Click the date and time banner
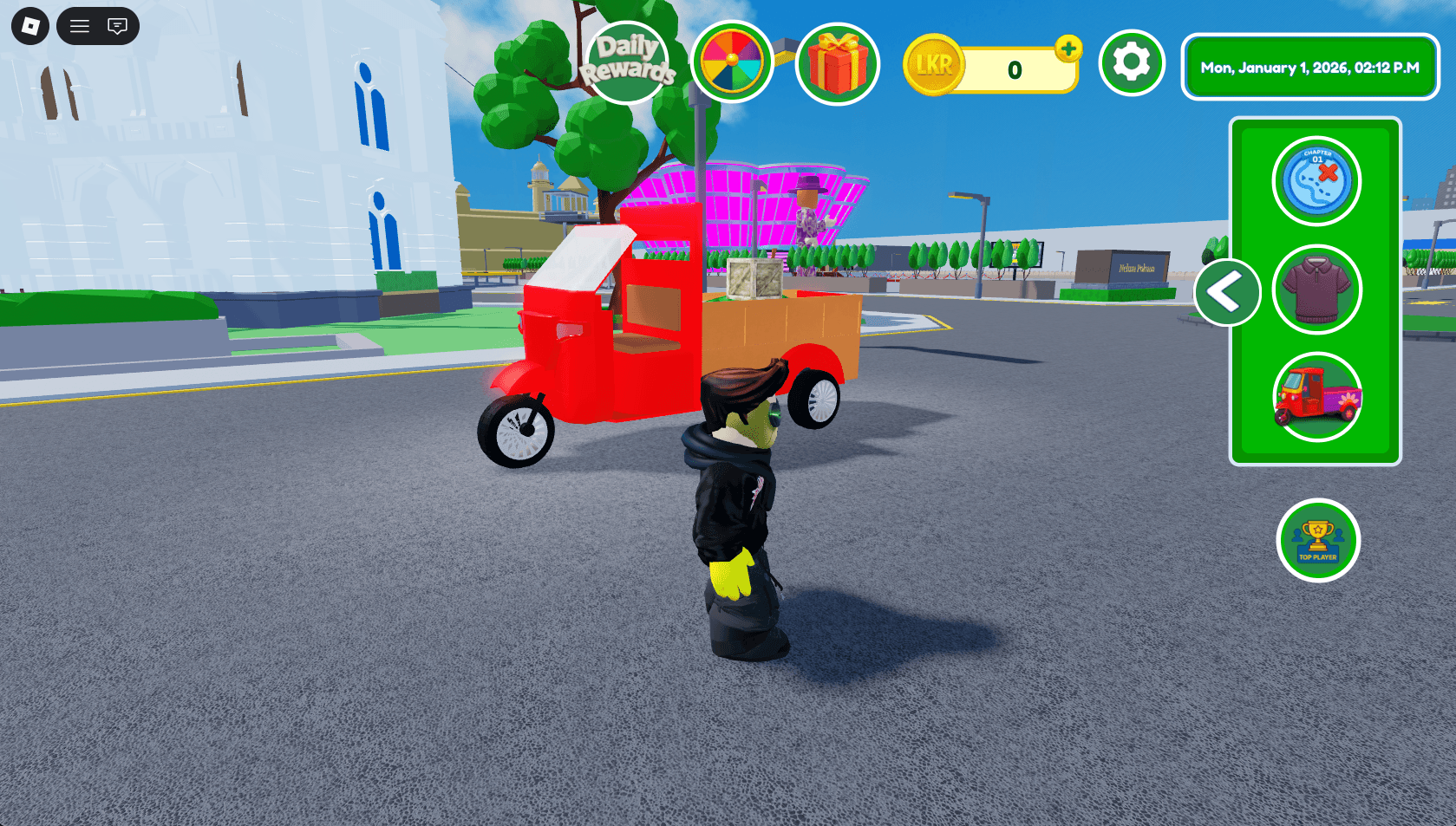 [1309, 66]
